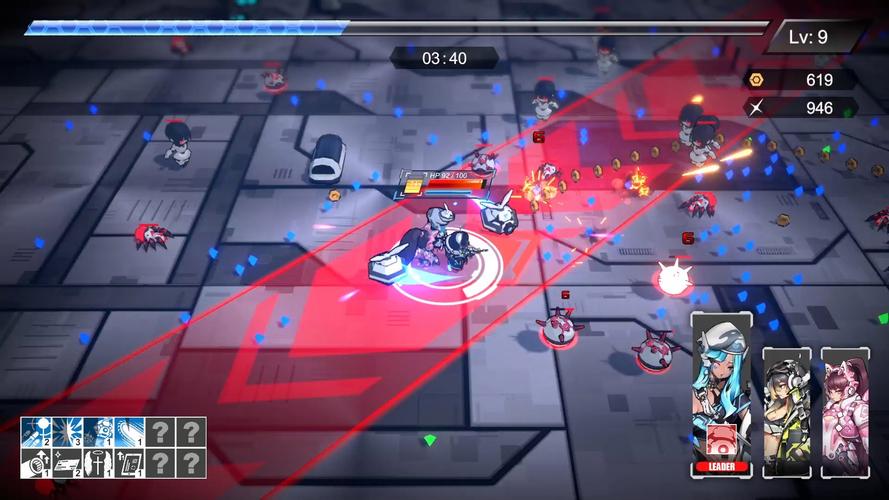Click the tablet upgrade passive icon
The height and width of the screenshot is (500, 889).
click(129, 463)
